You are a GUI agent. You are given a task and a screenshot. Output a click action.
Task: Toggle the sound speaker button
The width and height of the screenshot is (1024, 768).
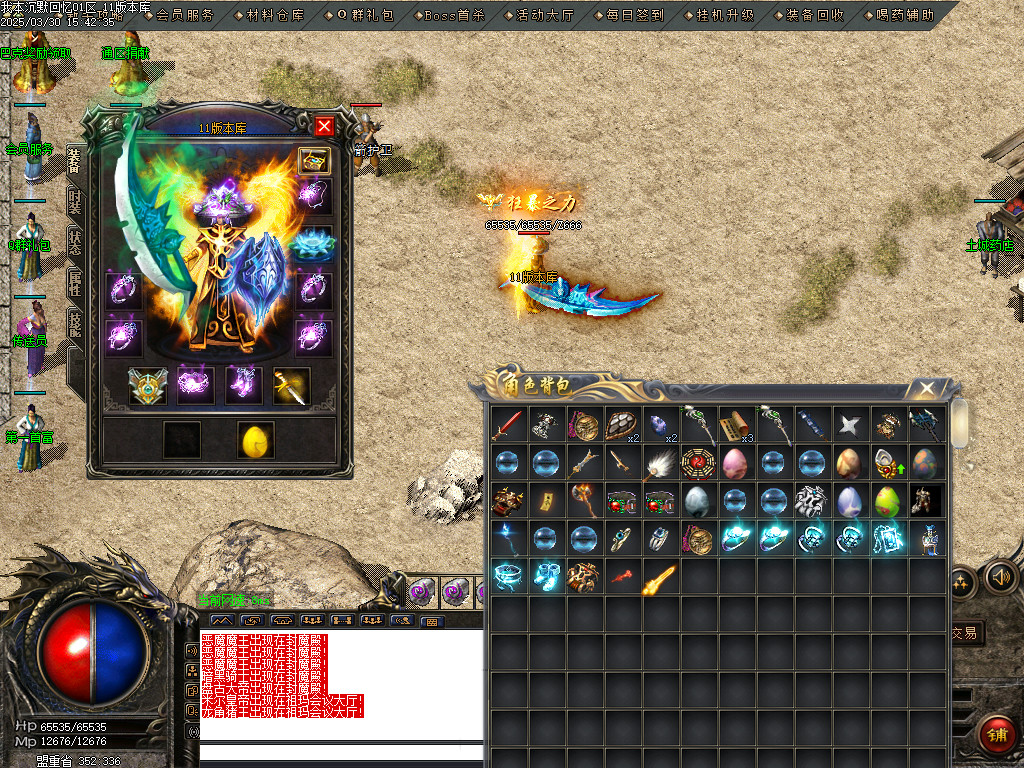tap(1000, 577)
